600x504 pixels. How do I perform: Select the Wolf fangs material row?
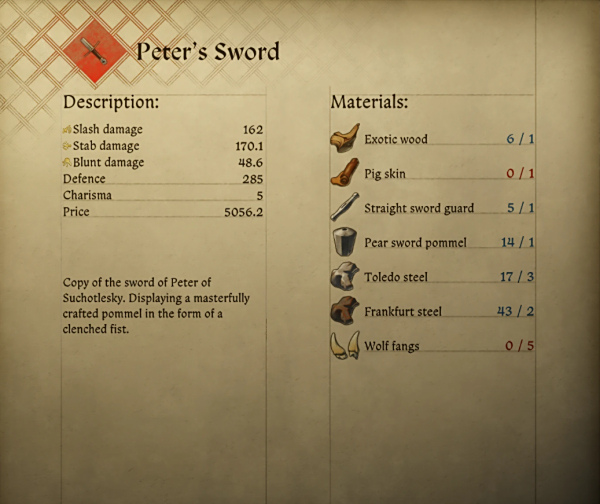point(430,346)
